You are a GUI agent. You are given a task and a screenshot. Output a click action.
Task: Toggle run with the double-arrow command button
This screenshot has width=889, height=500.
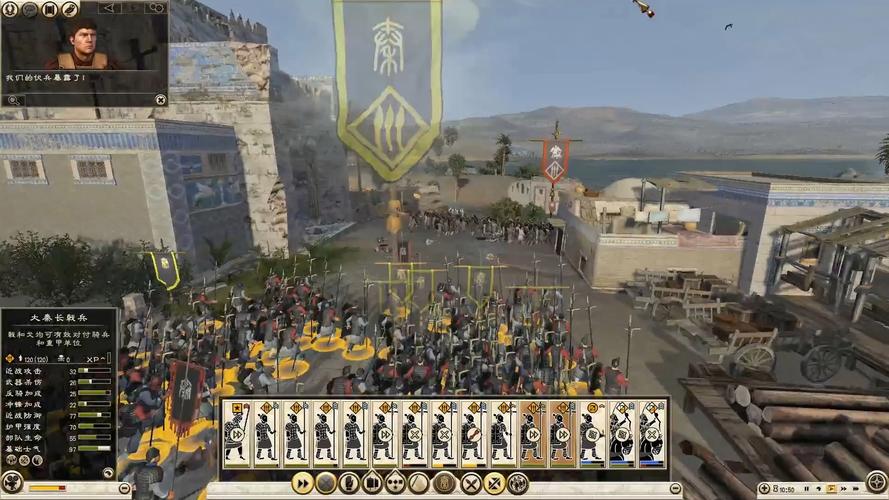(x=302, y=483)
